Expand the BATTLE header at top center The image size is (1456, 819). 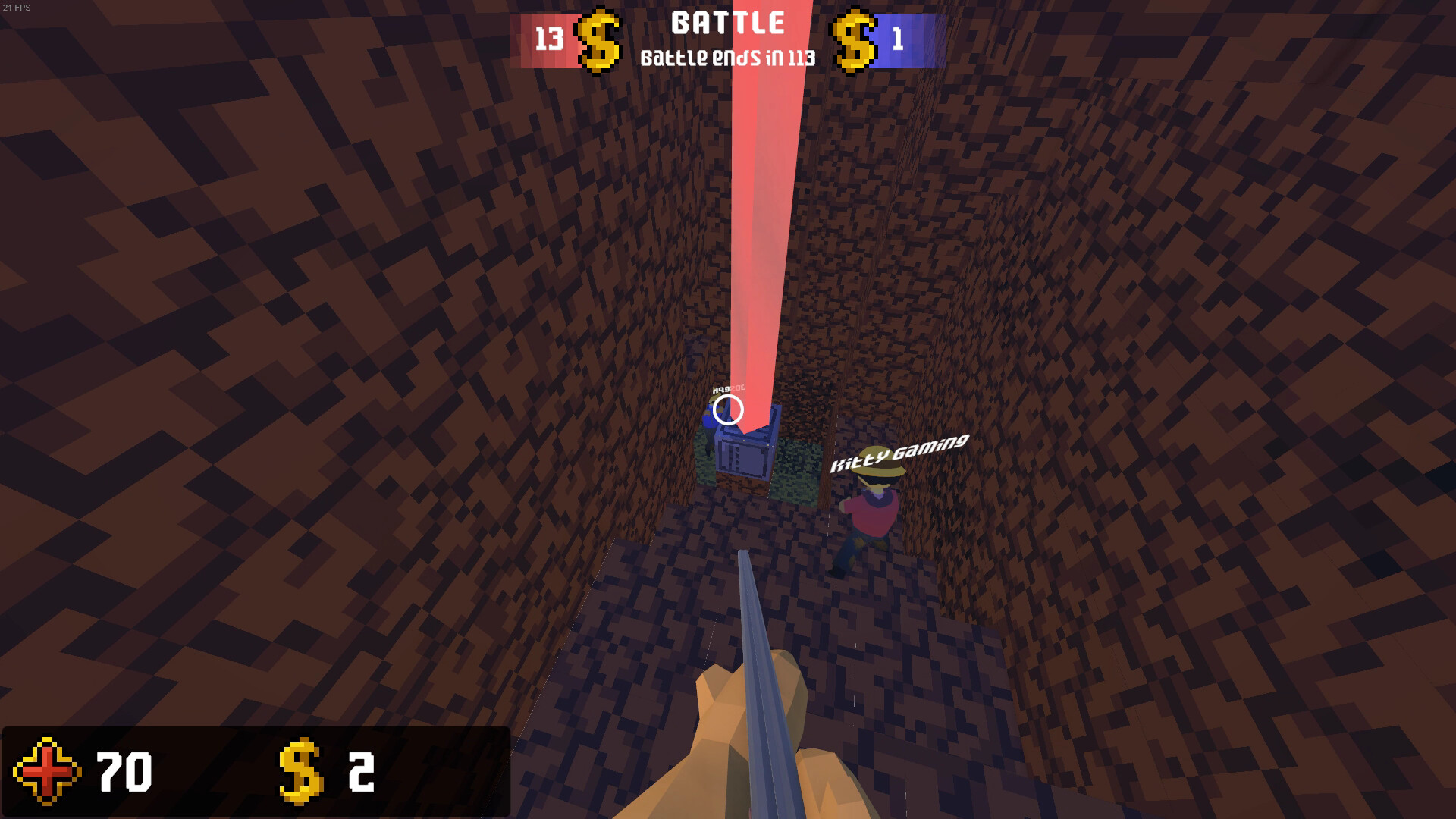pos(726,23)
